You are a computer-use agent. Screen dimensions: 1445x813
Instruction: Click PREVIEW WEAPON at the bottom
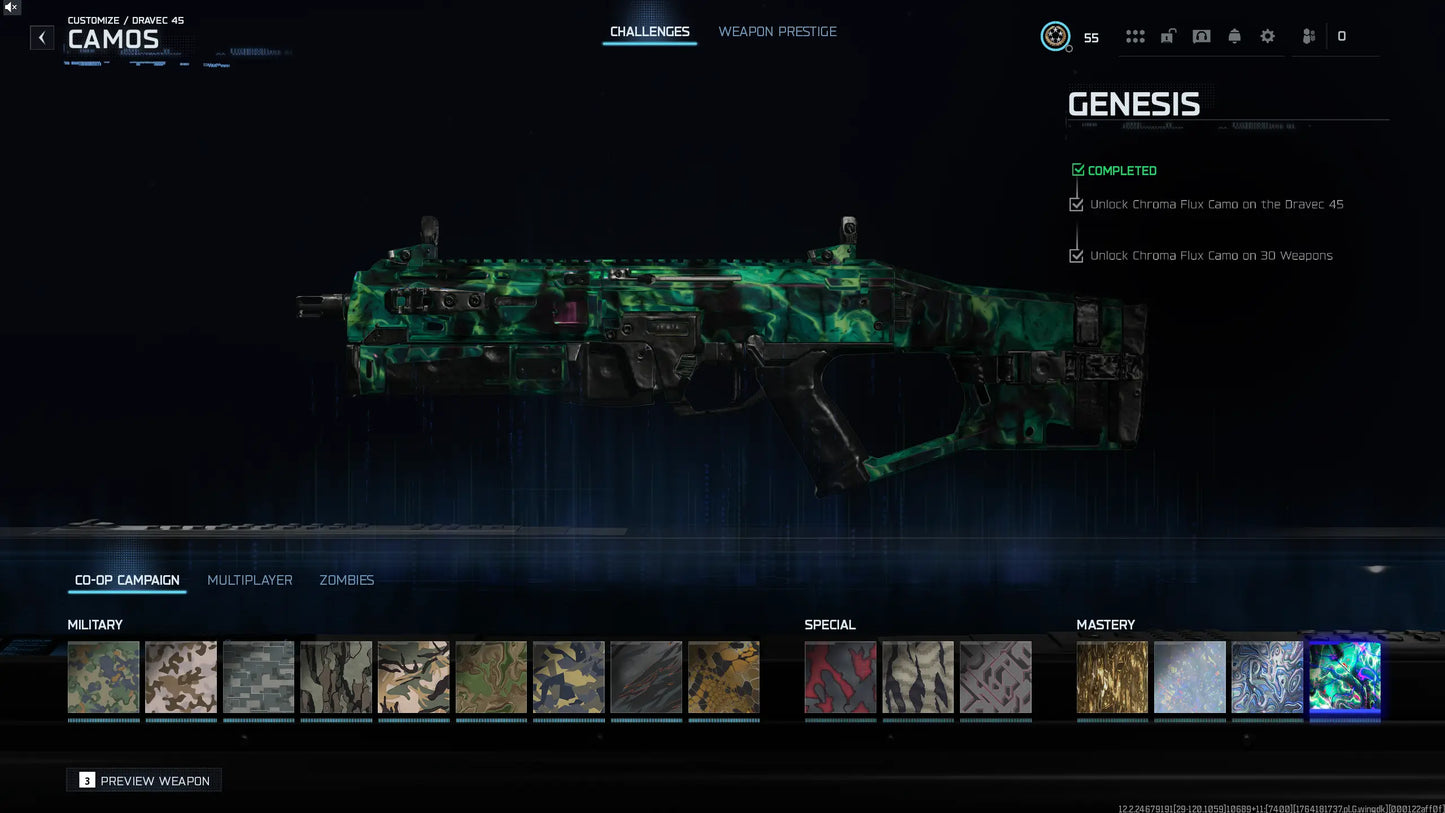coord(143,780)
